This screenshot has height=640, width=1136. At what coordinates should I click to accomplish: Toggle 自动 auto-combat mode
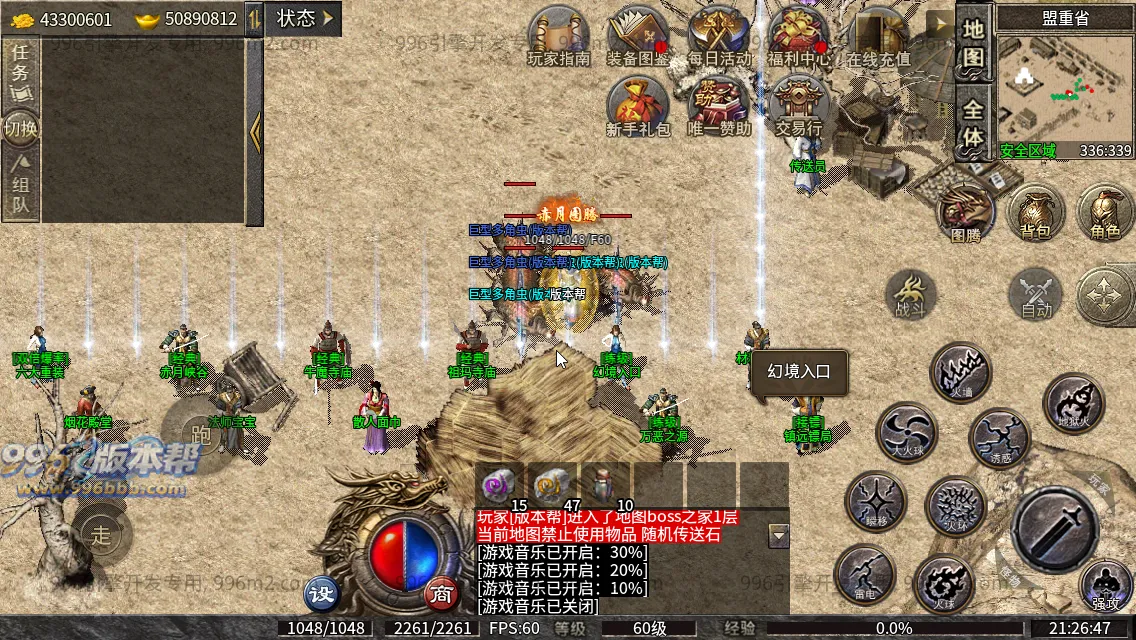[1035, 294]
